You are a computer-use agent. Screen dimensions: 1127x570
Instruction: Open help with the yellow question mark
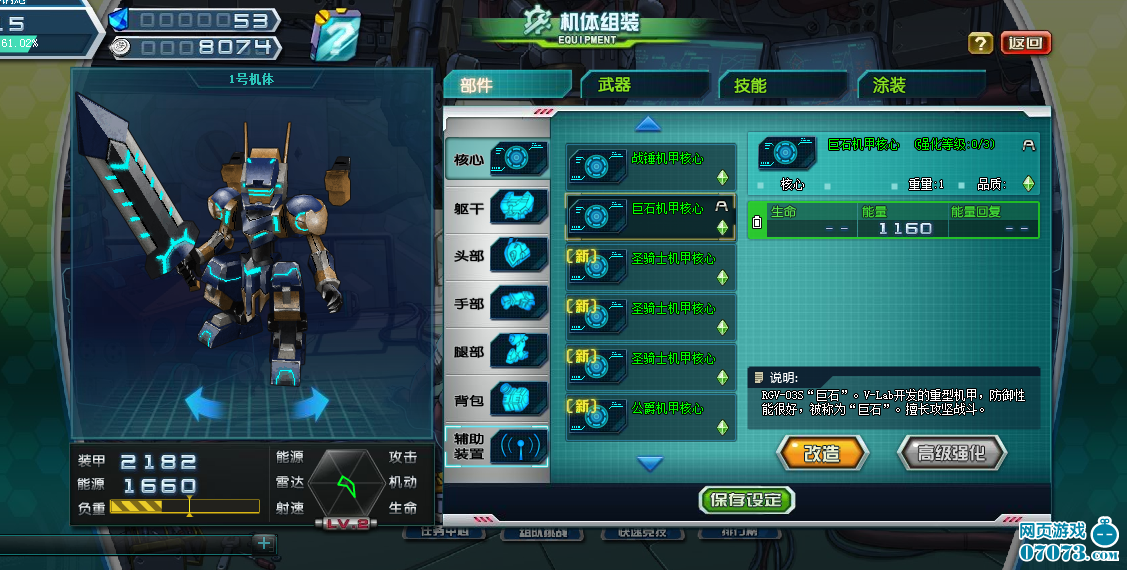pos(981,43)
